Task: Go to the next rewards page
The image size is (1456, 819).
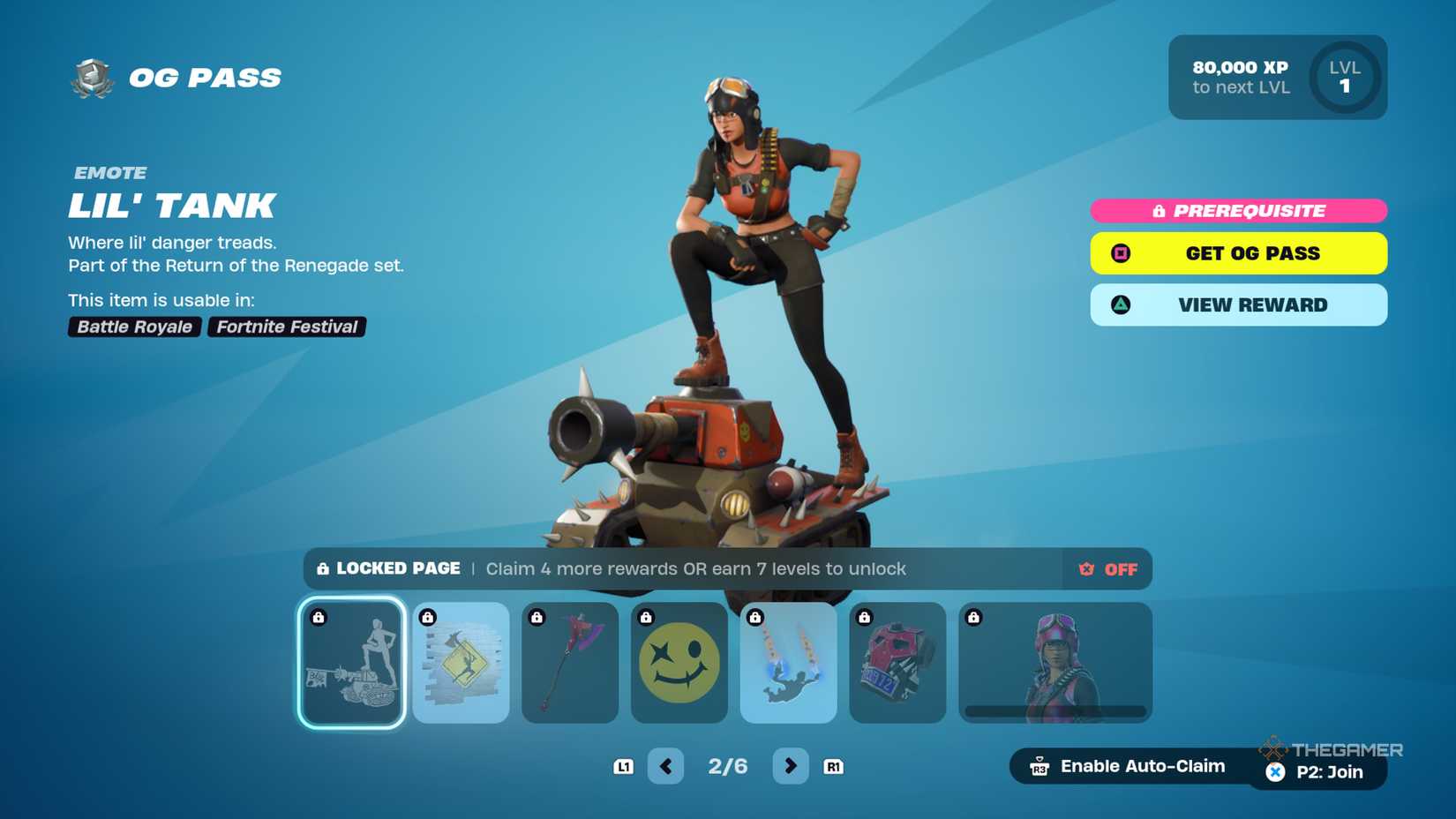Action: (x=790, y=766)
